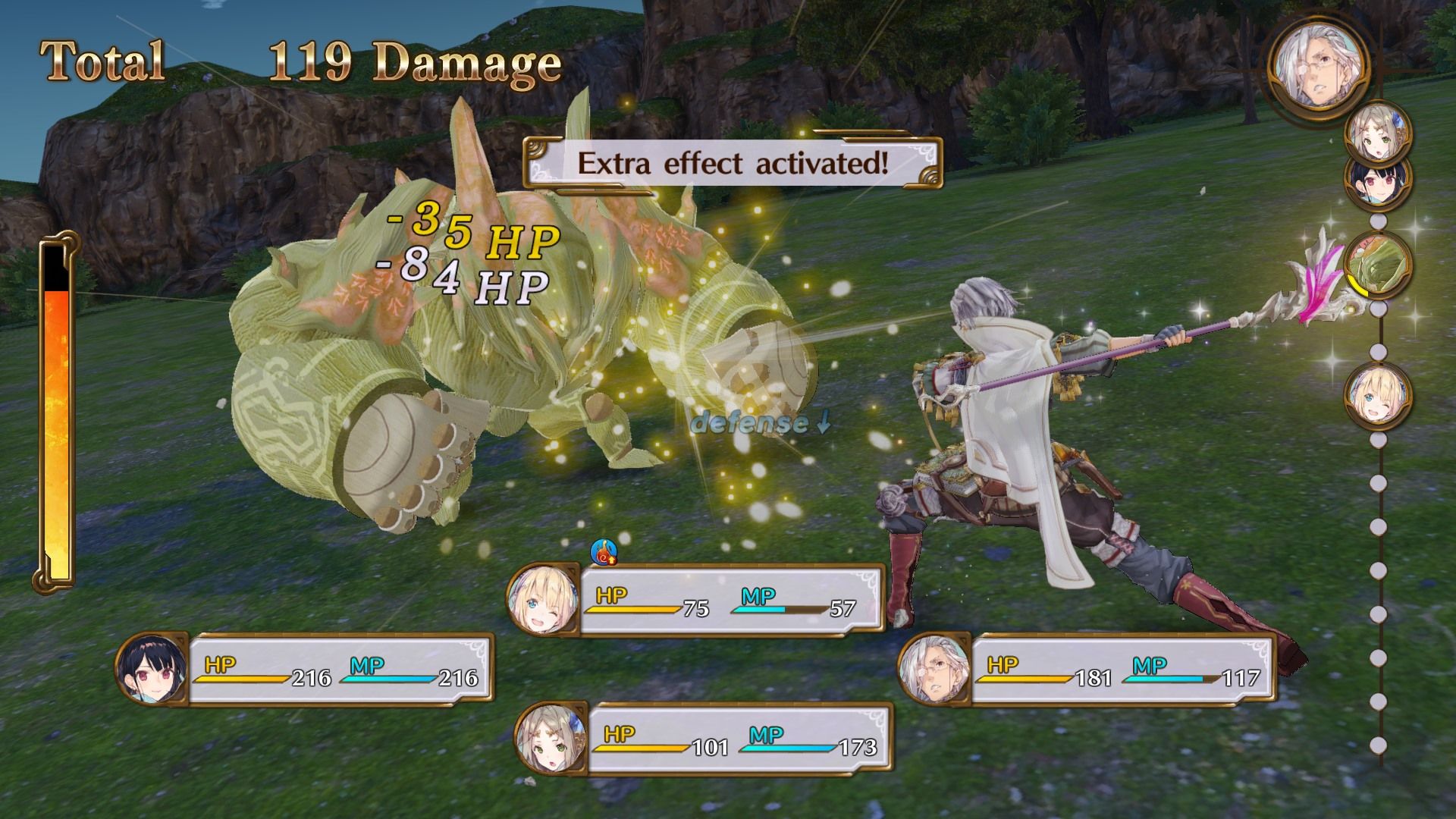The height and width of the screenshot is (819, 1456).
Task: Select the green monster's turn-order portrait
Action: [1378, 265]
